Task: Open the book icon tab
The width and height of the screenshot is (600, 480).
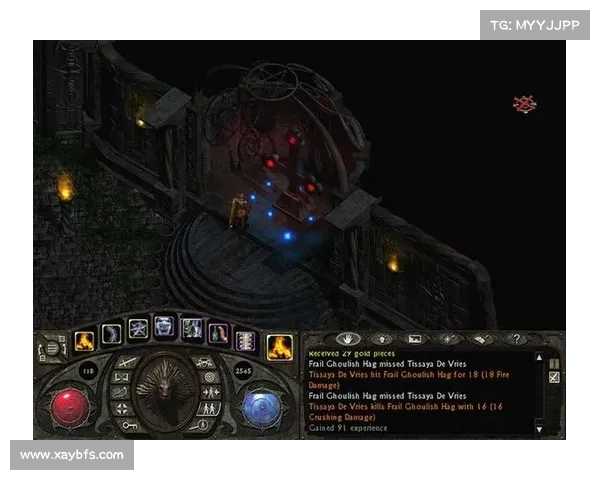Action: 481,339
